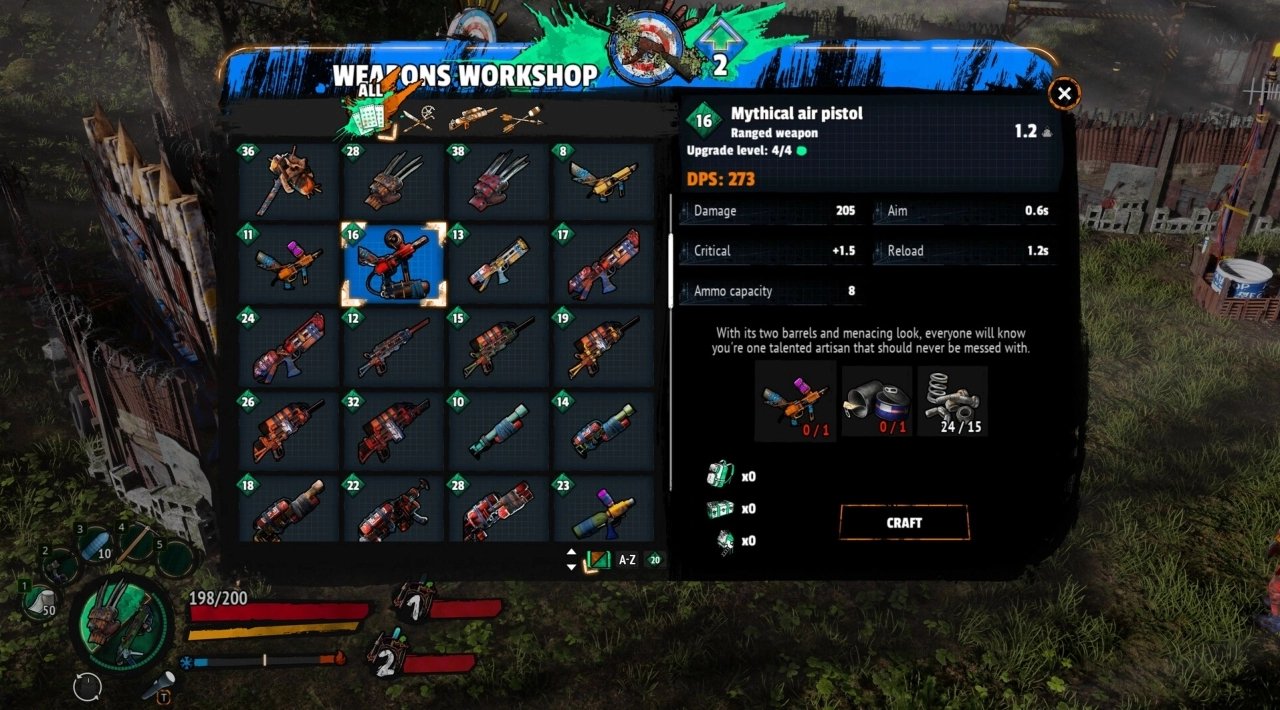
Task: Select the level 8 yellow pistol blueprint
Action: pos(602,180)
